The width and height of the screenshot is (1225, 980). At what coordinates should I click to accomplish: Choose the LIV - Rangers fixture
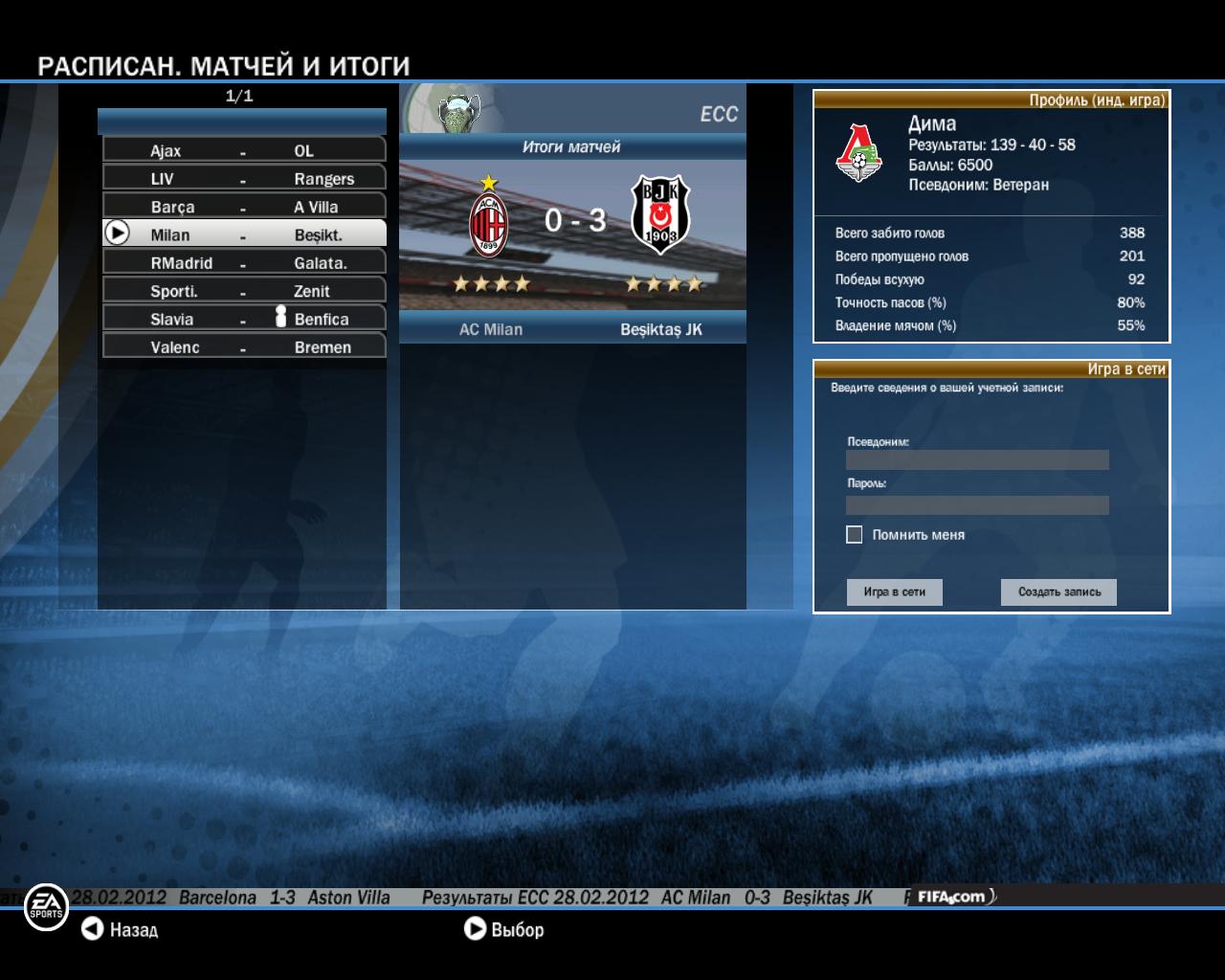pos(244,178)
